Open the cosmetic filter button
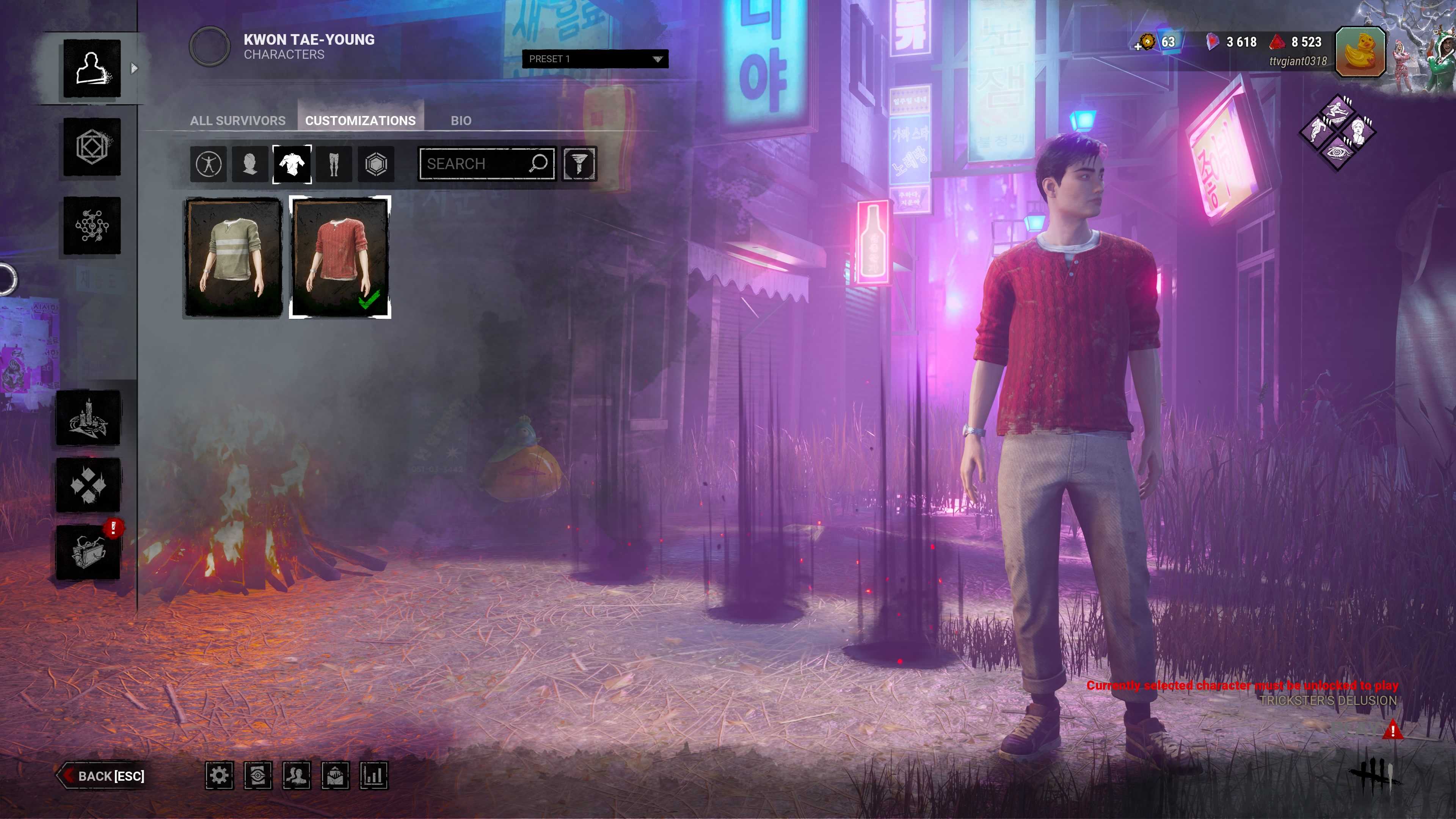Viewport: 1456px width, 819px height. click(x=579, y=165)
